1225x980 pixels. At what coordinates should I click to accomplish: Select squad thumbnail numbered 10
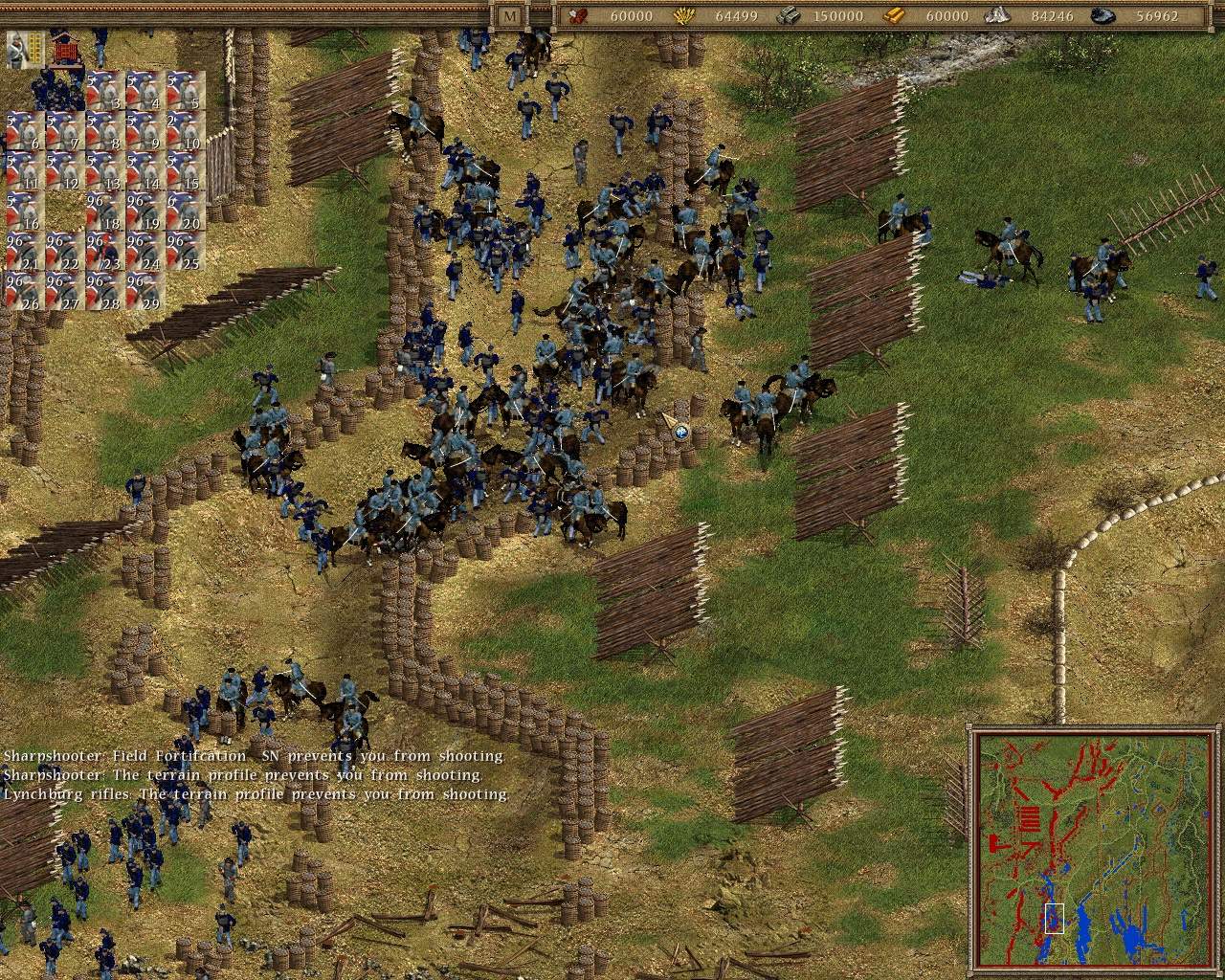point(184,129)
